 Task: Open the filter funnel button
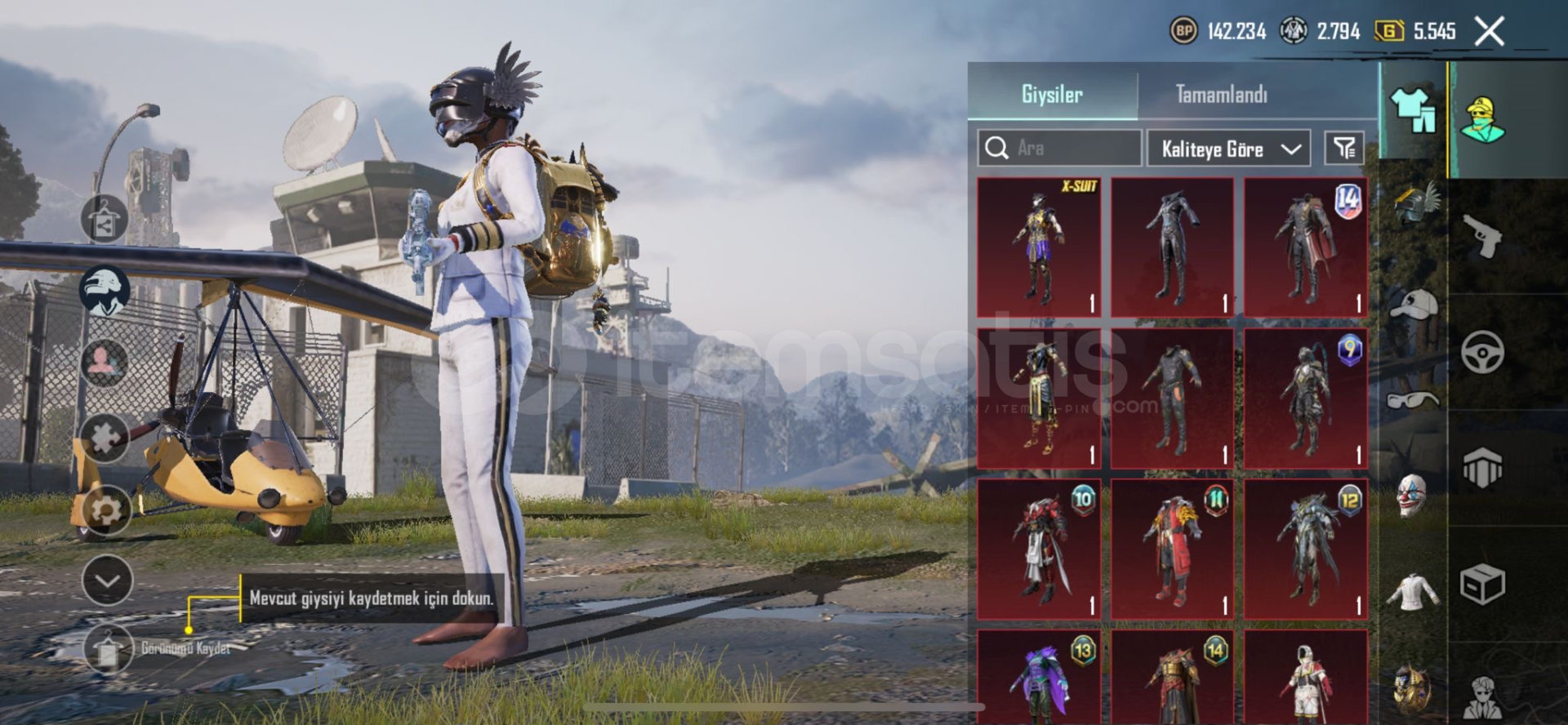[1344, 148]
